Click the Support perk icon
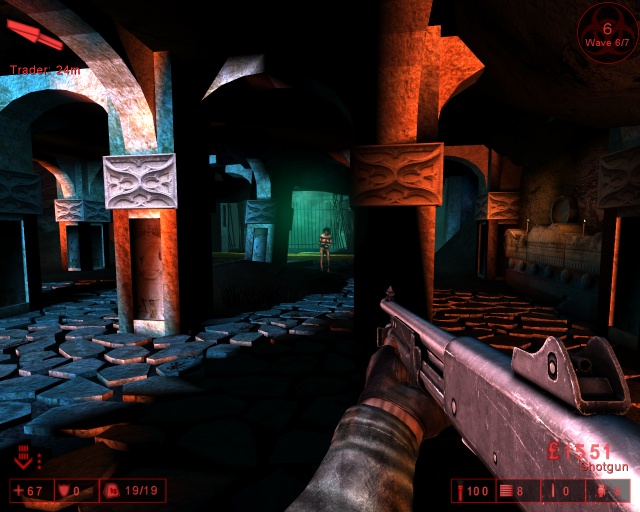640x512 pixels. [x=23, y=460]
